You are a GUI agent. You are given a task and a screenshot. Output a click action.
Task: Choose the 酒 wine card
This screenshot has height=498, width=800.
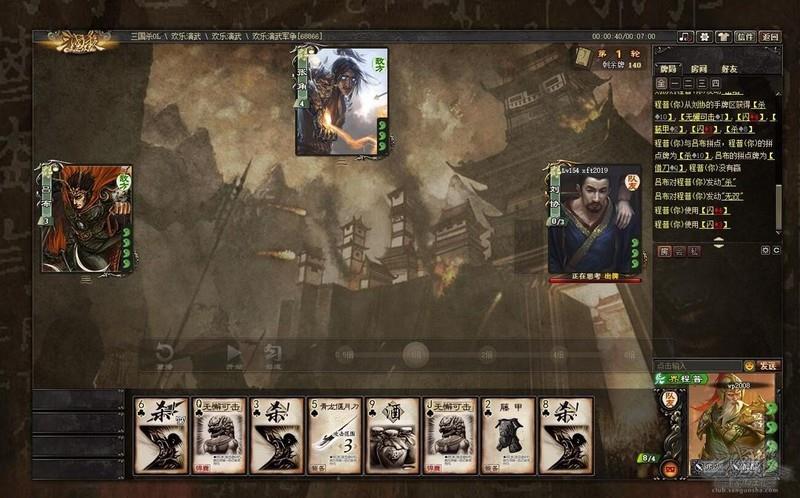(392, 435)
